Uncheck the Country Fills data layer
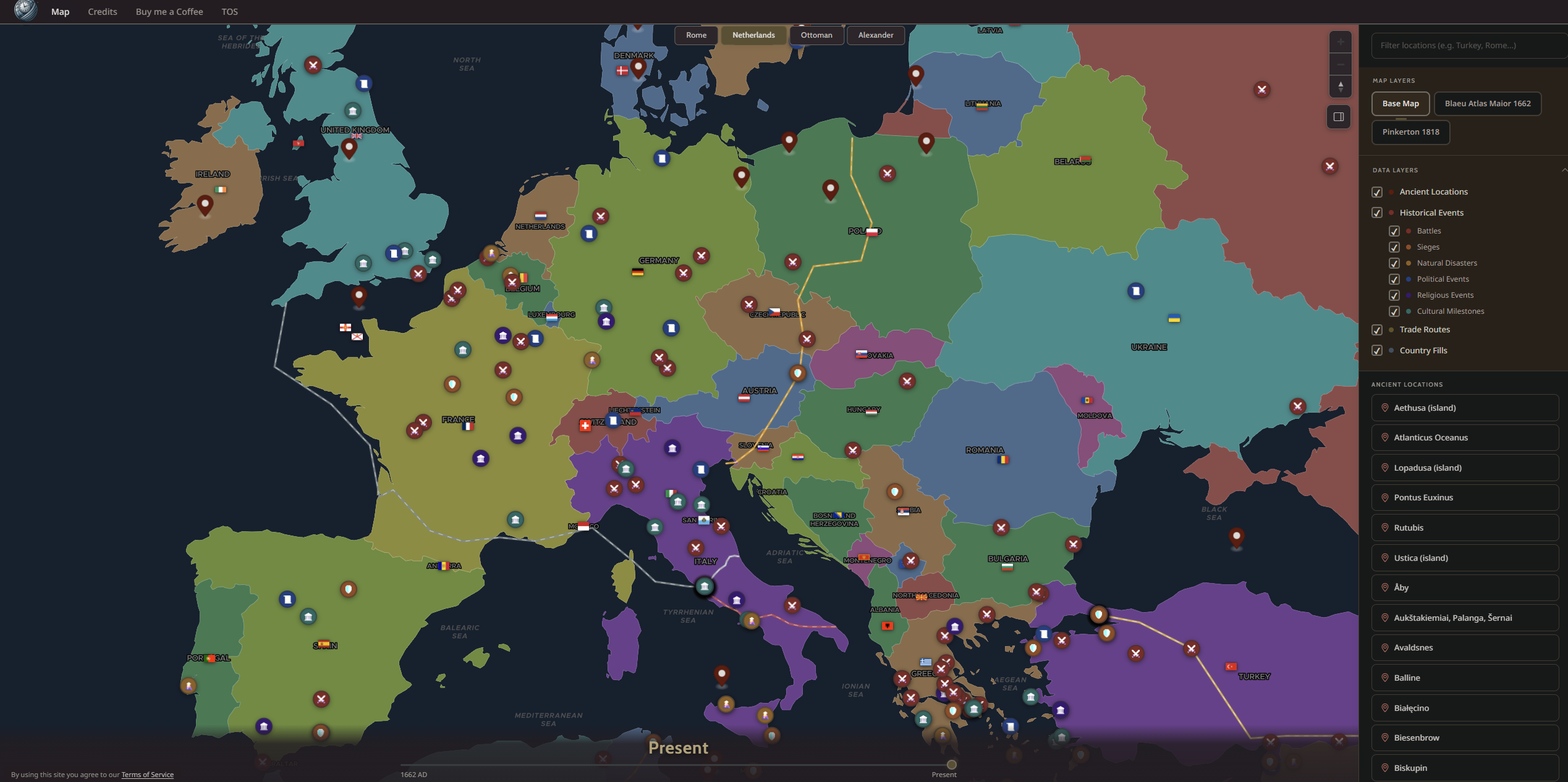Image resolution: width=1568 pixels, height=782 pixels. click(1377, 350)
